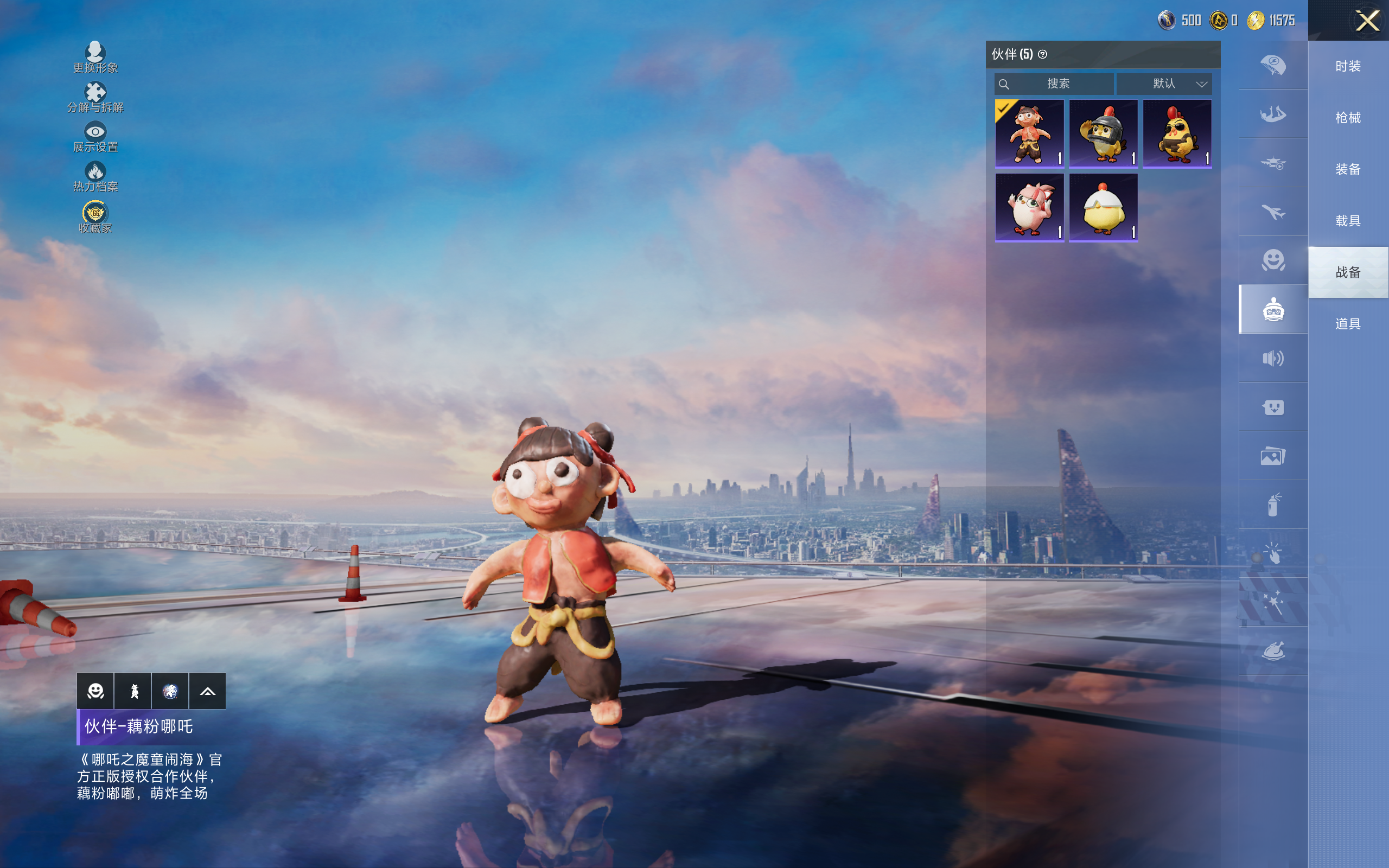Open the 默认 sorting dropdown
Image resolution: width=1389 pixels, height=868 pixels.
coord(1164,84)
